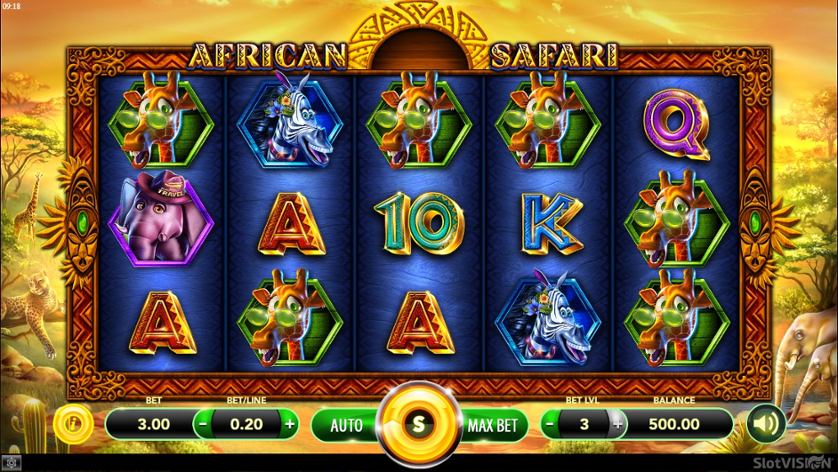Screen dimensions: 838x472
Task: Start auto spin with AUTO button
Action: (348, 424)
